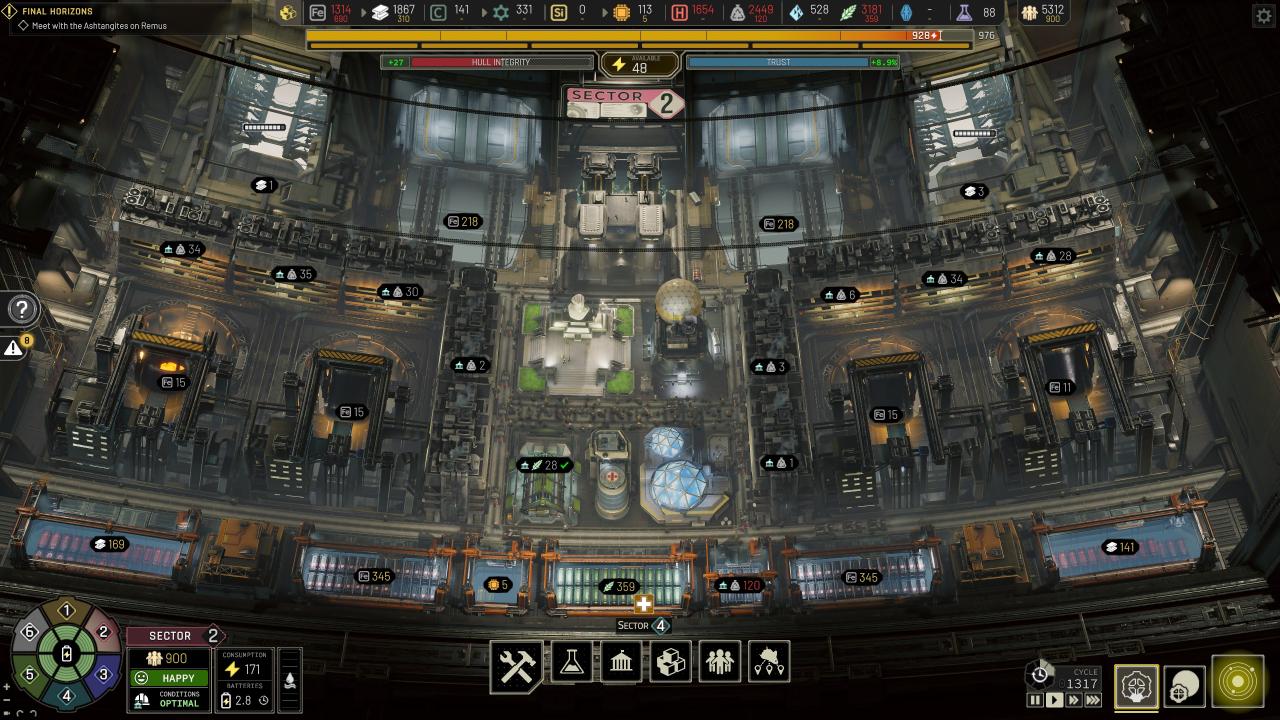
Task: Pause the game time
Action: (x=1036, y=701)
